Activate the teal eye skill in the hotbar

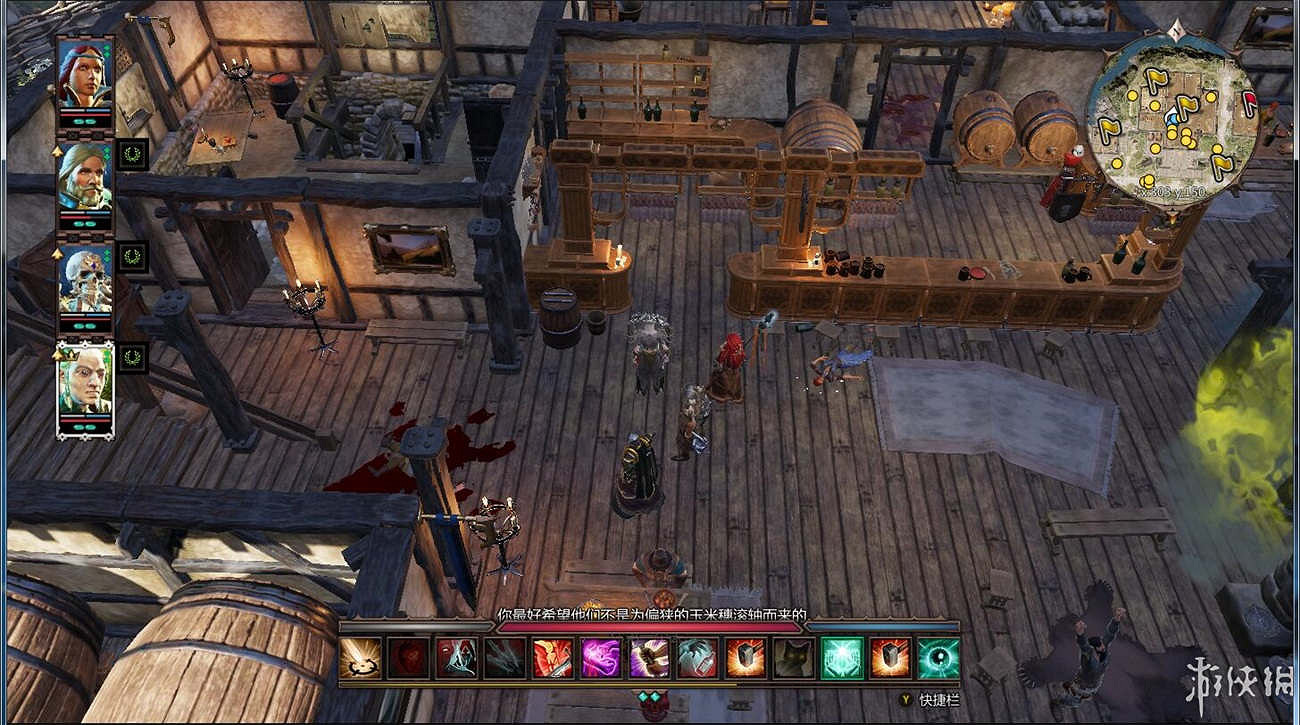click(x=939, y=658)
